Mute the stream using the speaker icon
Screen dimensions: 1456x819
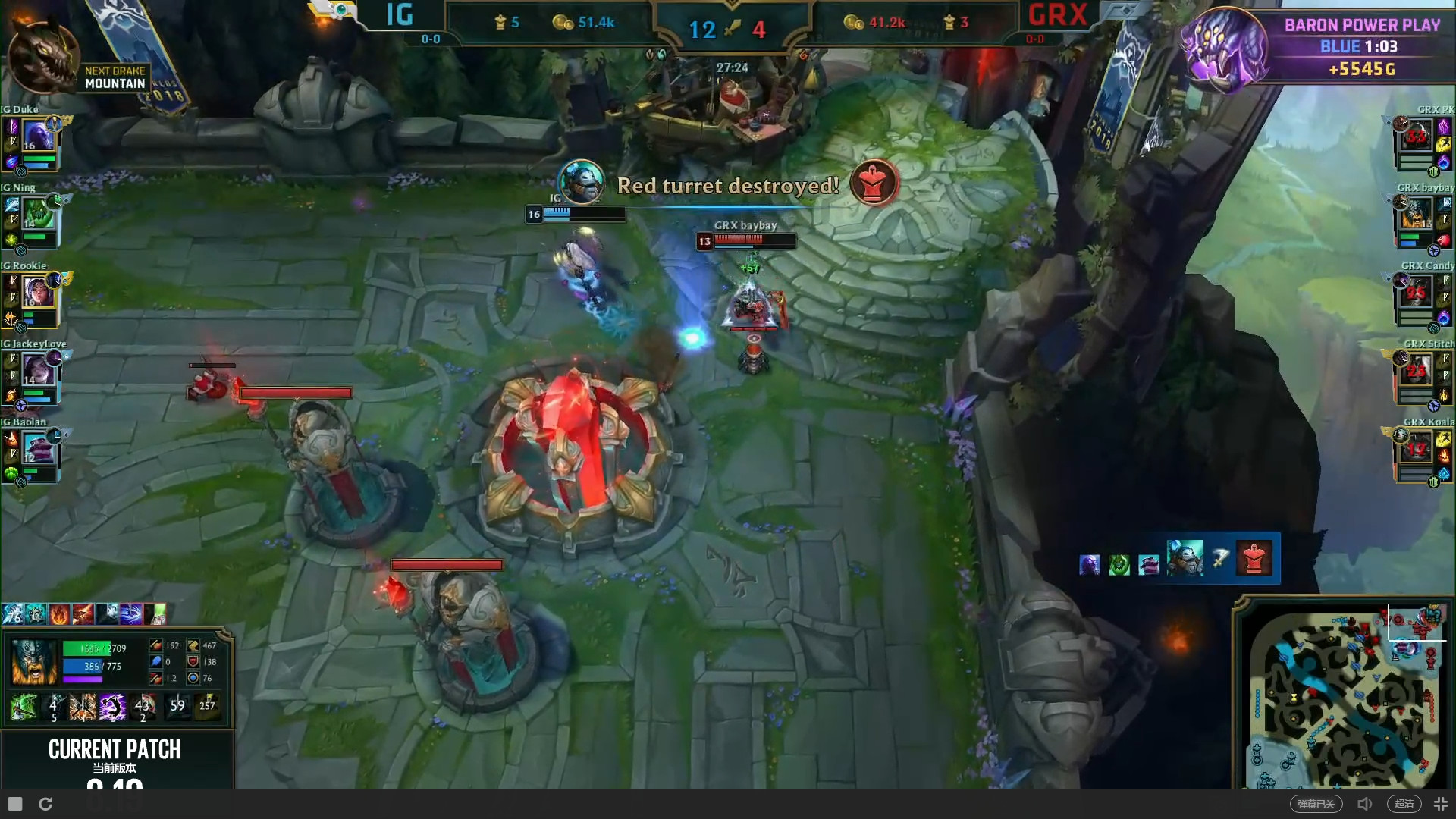pyautogui.click(x=1365, y=803)
